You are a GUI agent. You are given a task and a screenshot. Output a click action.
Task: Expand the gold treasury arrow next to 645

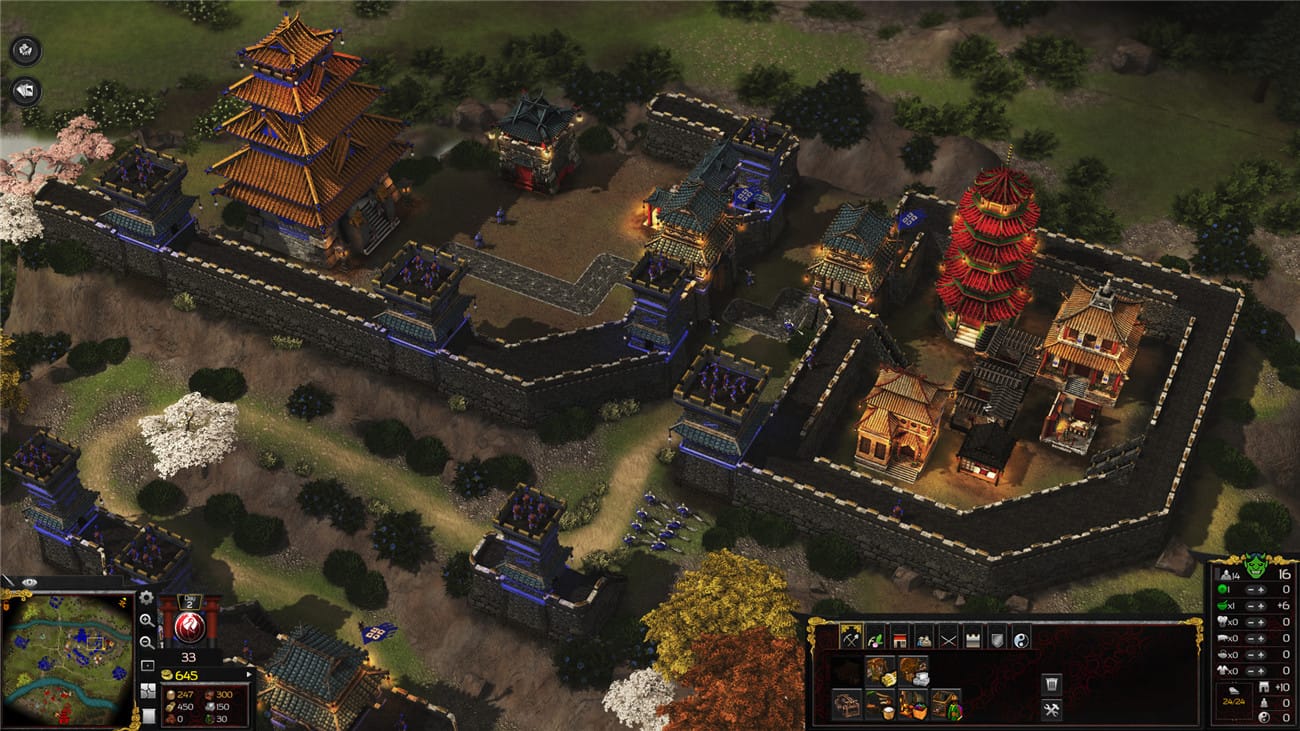[x=250, y=674]
